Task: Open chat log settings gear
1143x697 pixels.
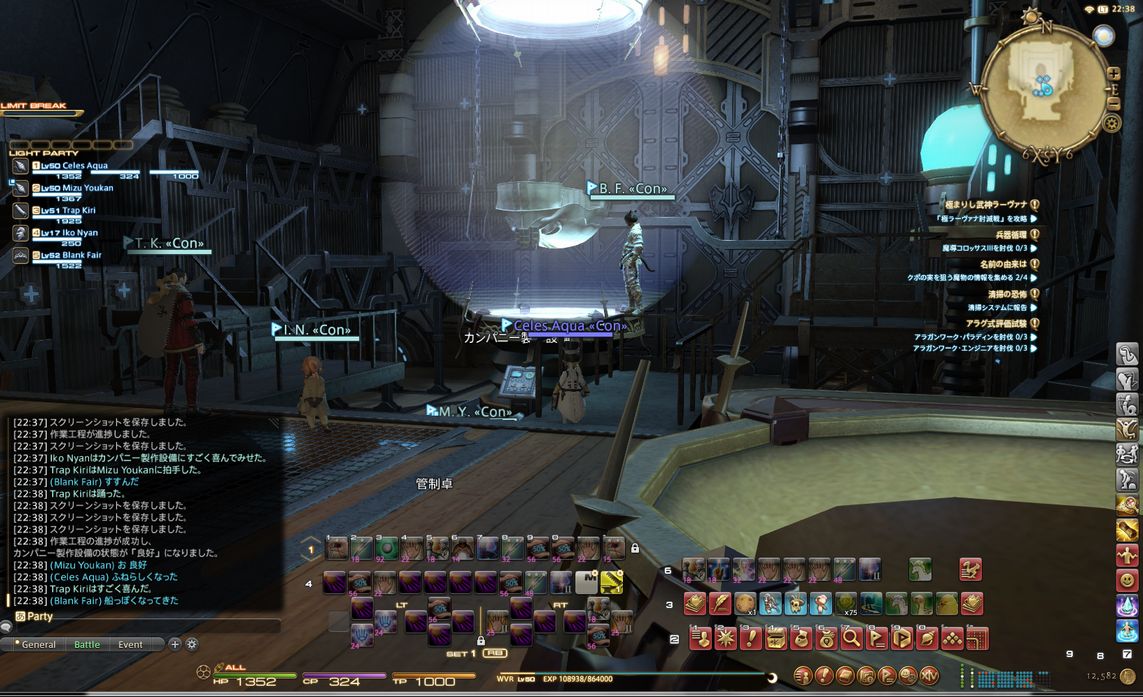Action: pyautogui.click(x=192, y=645)
